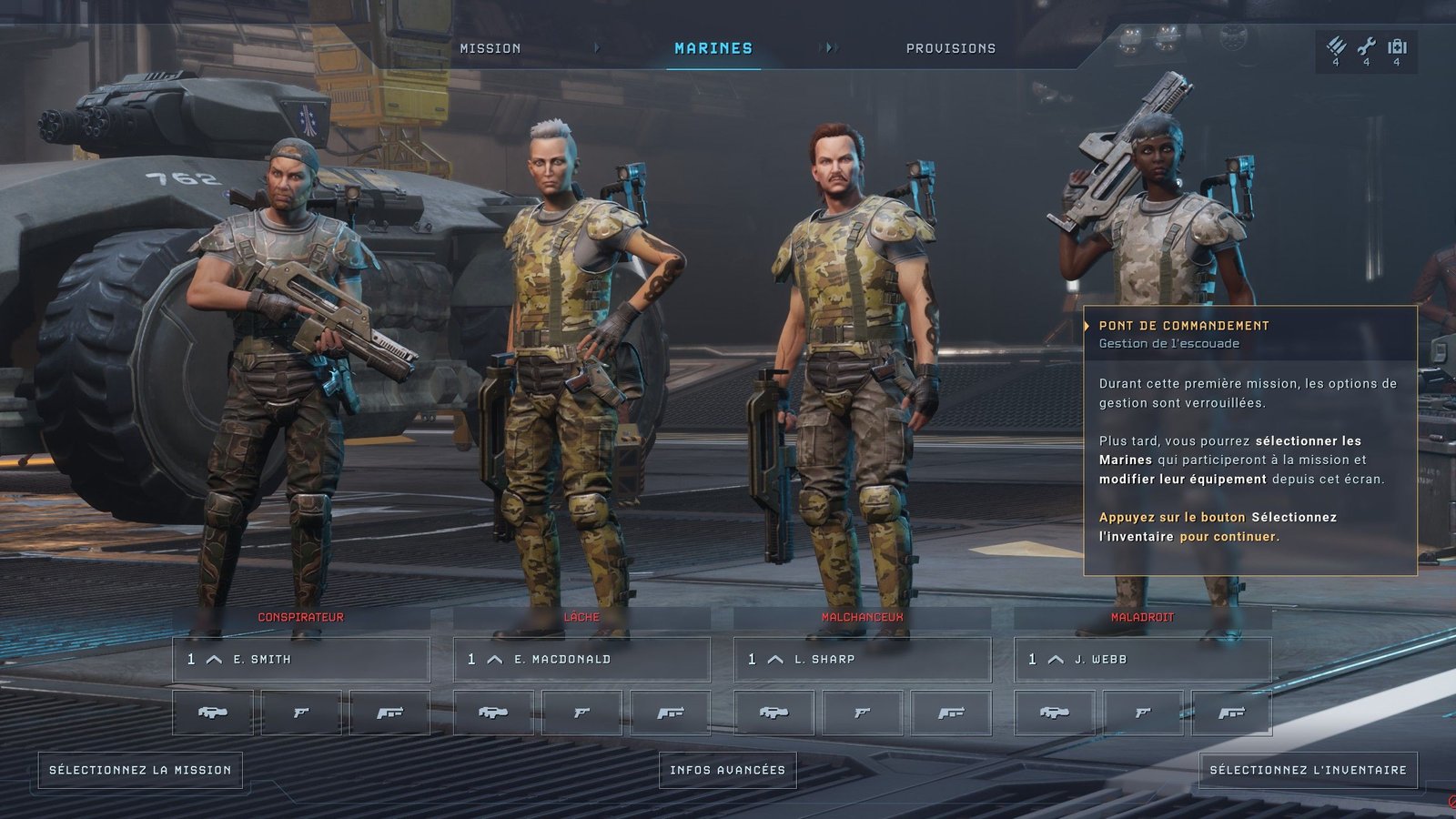Image resolution: width=1456 pixels, height=819 pixels.
Task: Select marine L. Sharp's name panel
Action: pyautogui.click(x=862, y=659)
